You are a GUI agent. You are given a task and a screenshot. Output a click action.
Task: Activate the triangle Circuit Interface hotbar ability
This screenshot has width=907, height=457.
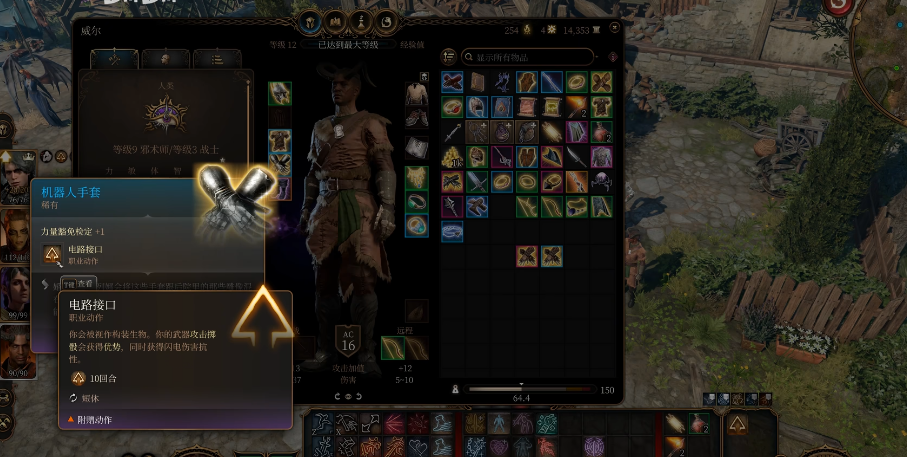[738, 424]
